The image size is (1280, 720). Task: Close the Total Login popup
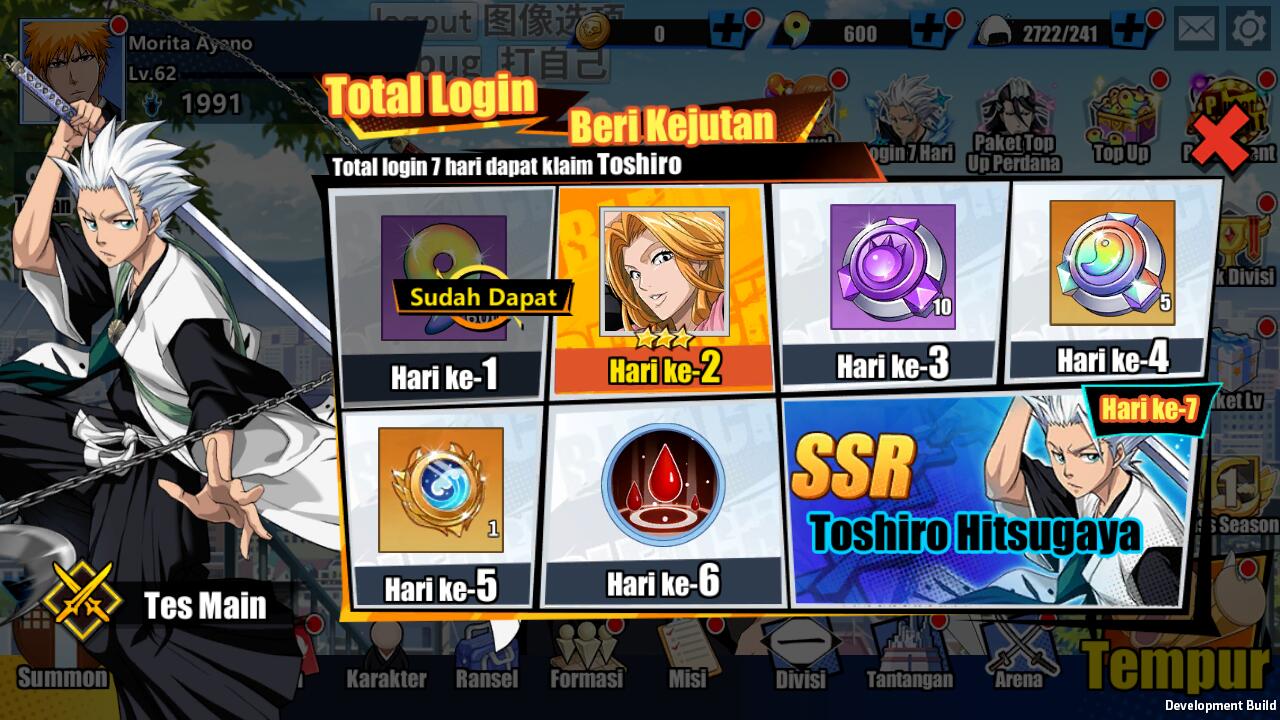click(1220, 137)
